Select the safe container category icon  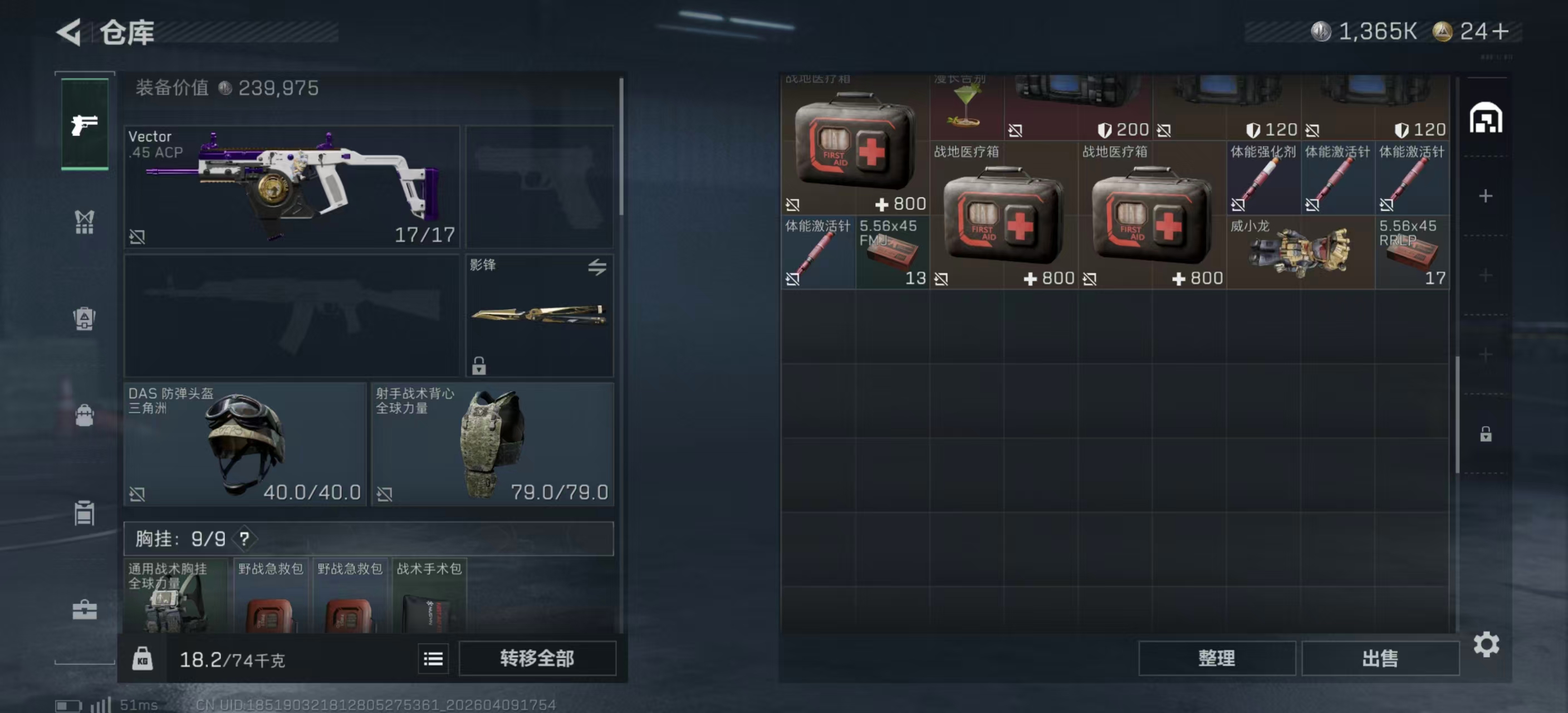tap(84, 319)
